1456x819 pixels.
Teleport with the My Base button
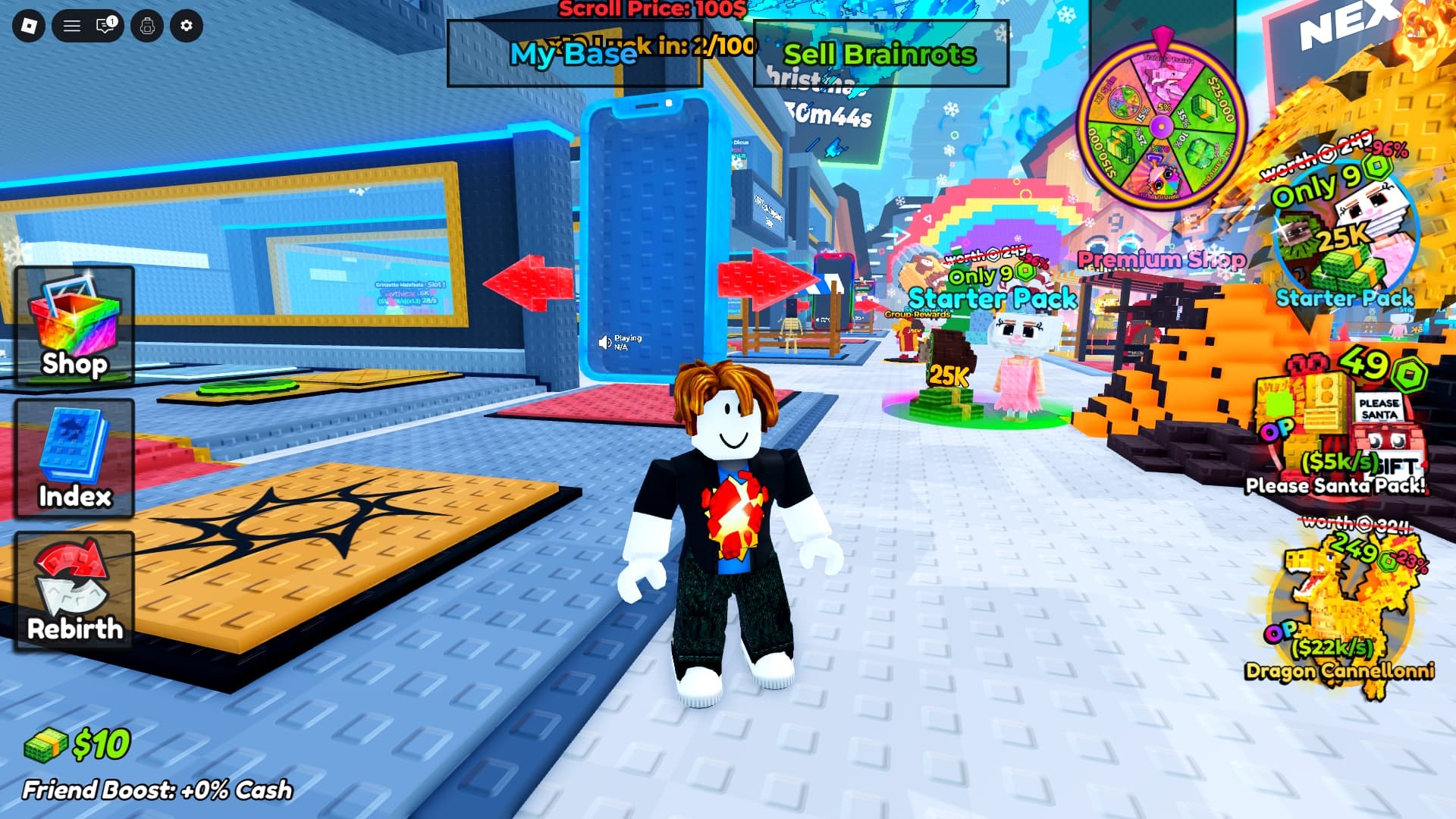[574, 54]
